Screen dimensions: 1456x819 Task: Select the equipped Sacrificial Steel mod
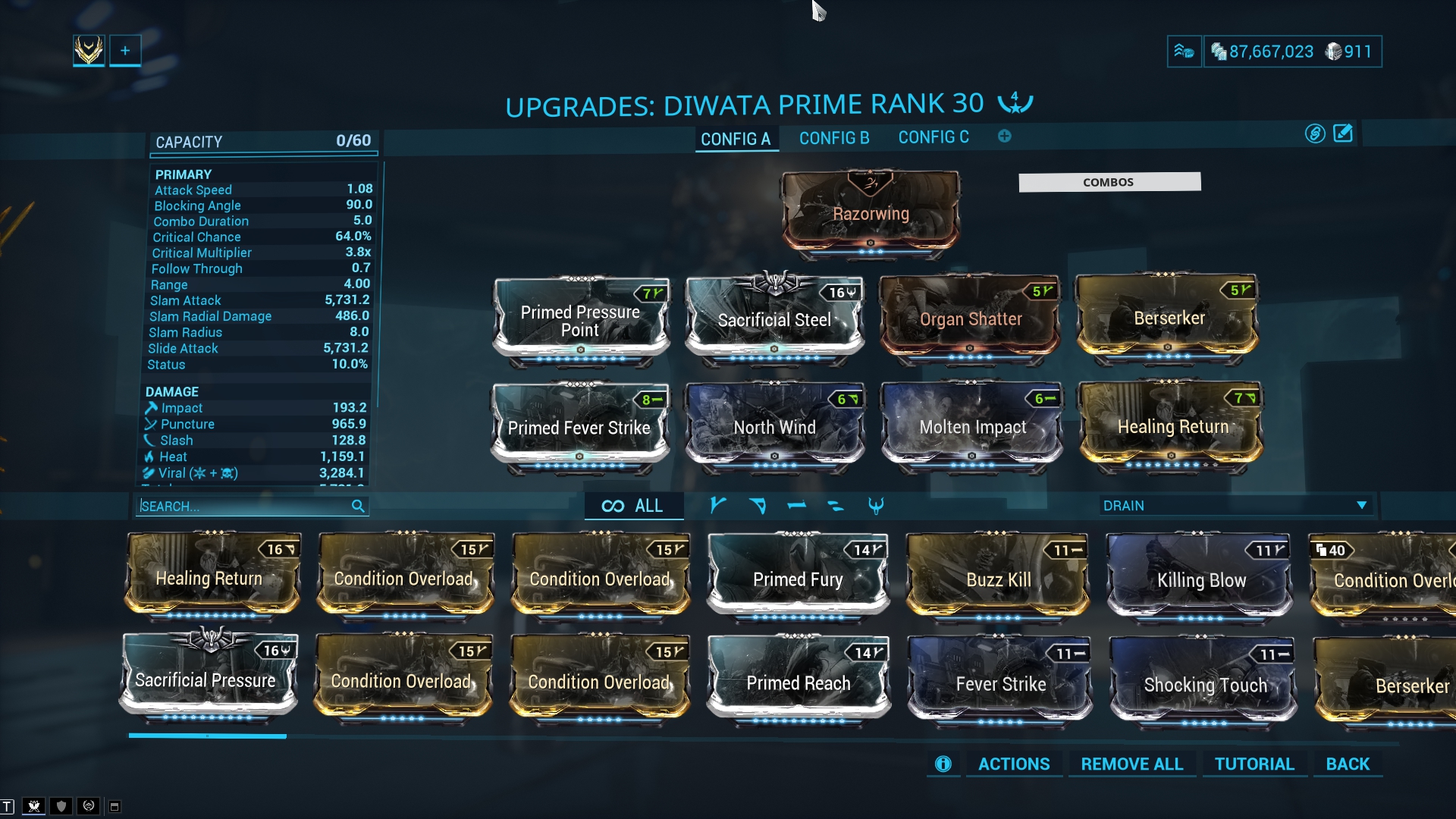coord(774,319)
